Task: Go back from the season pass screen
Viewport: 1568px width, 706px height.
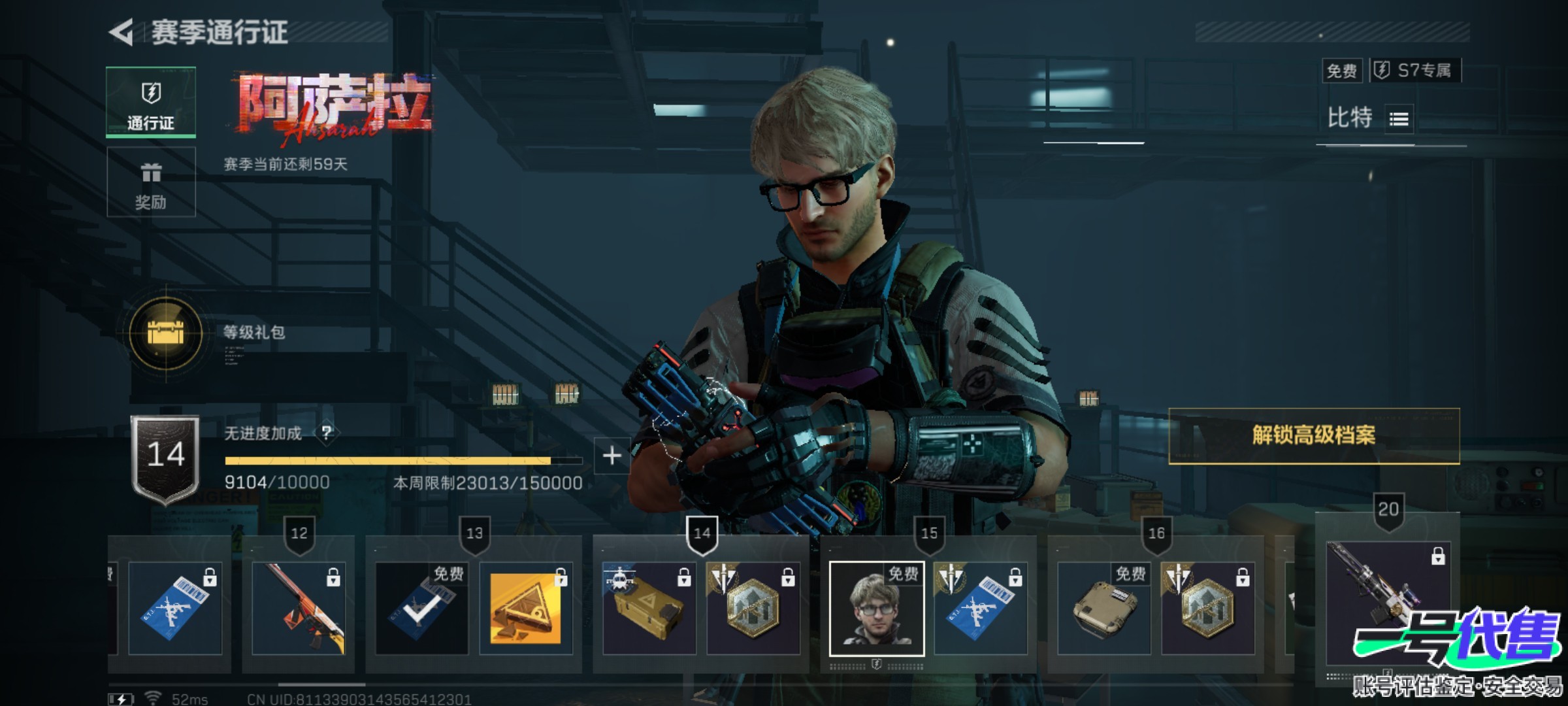Action: click(122, 32)
